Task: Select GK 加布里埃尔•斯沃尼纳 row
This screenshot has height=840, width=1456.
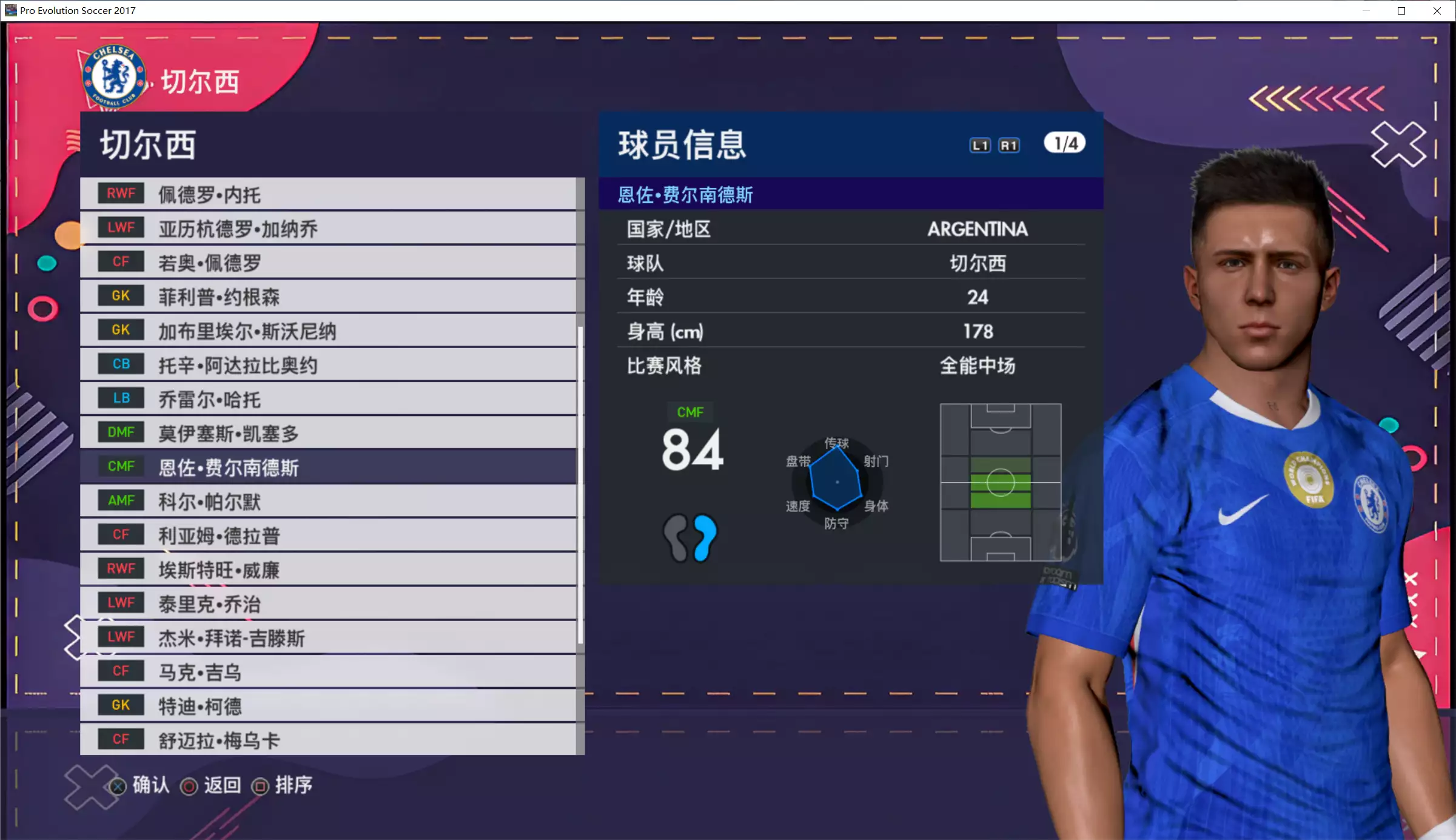Action: [327, 331]
